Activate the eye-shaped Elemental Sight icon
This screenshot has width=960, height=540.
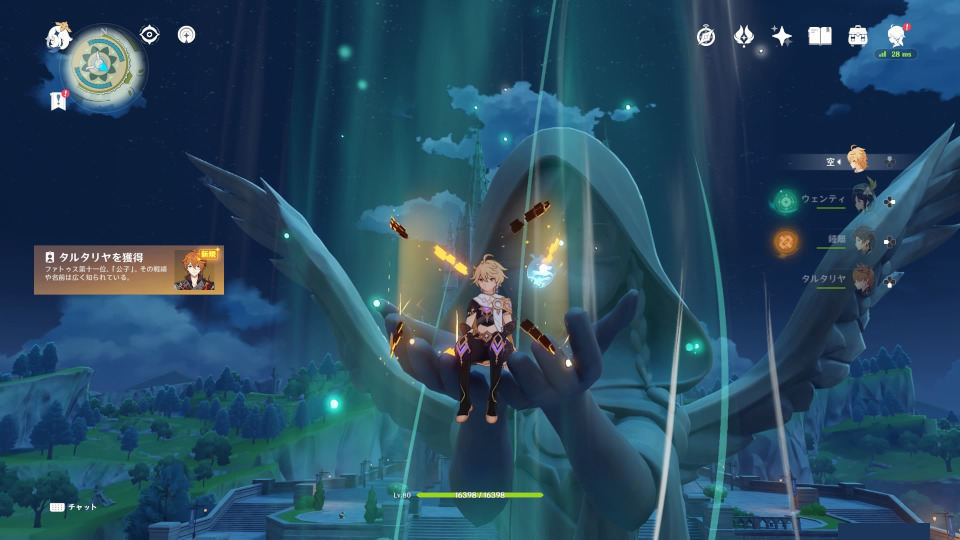point(149,35)
